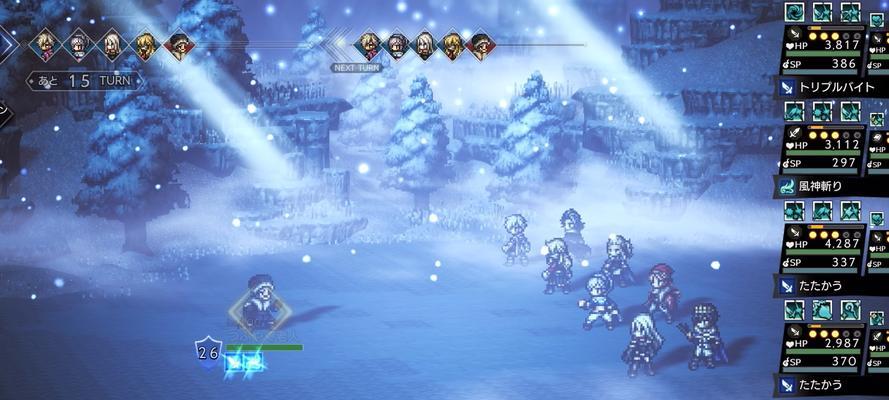Select the party status panel showing 3,112 HP
This screenshot has width=889, height=400.
click(x=825, y=143)
